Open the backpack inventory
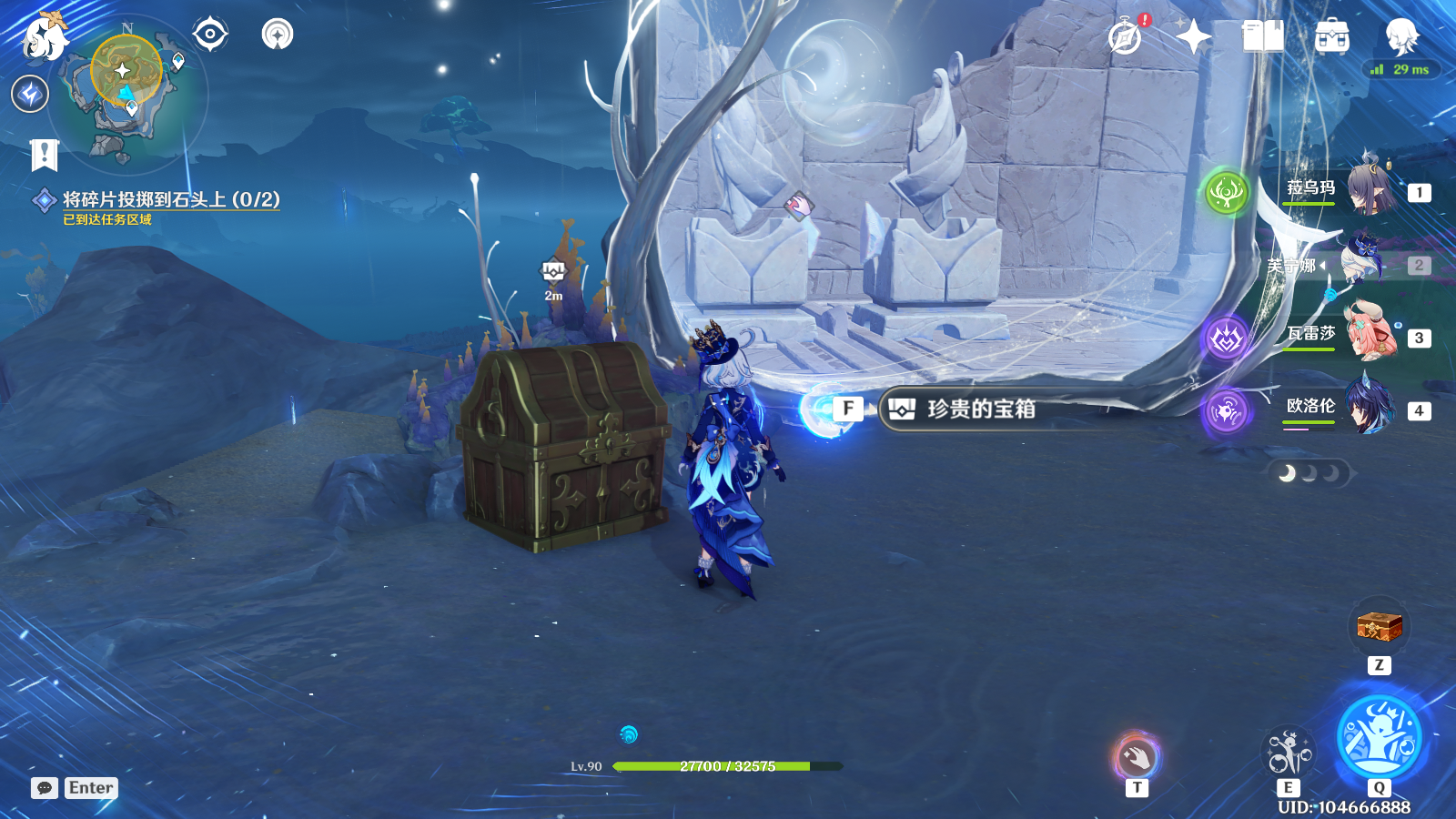The width and height of the screenshot is (1456, 819). (1331, 37)
